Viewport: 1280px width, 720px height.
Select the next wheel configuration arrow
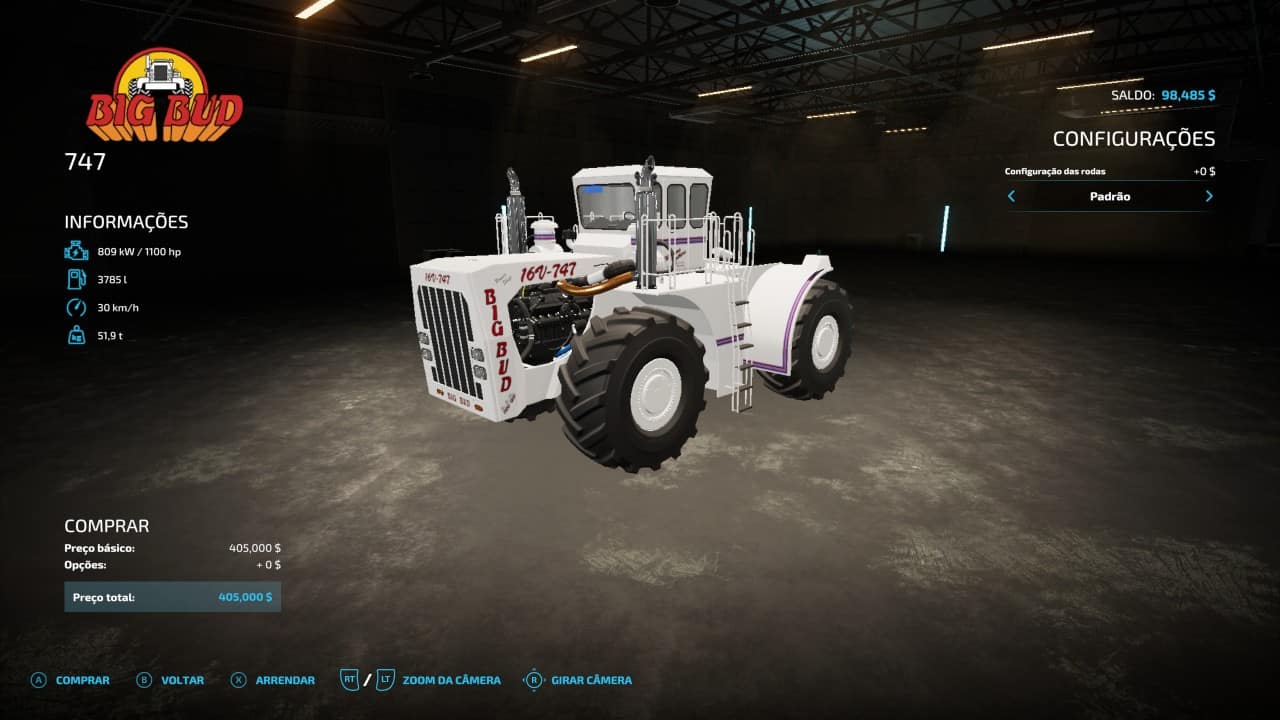pos(1209,197)
